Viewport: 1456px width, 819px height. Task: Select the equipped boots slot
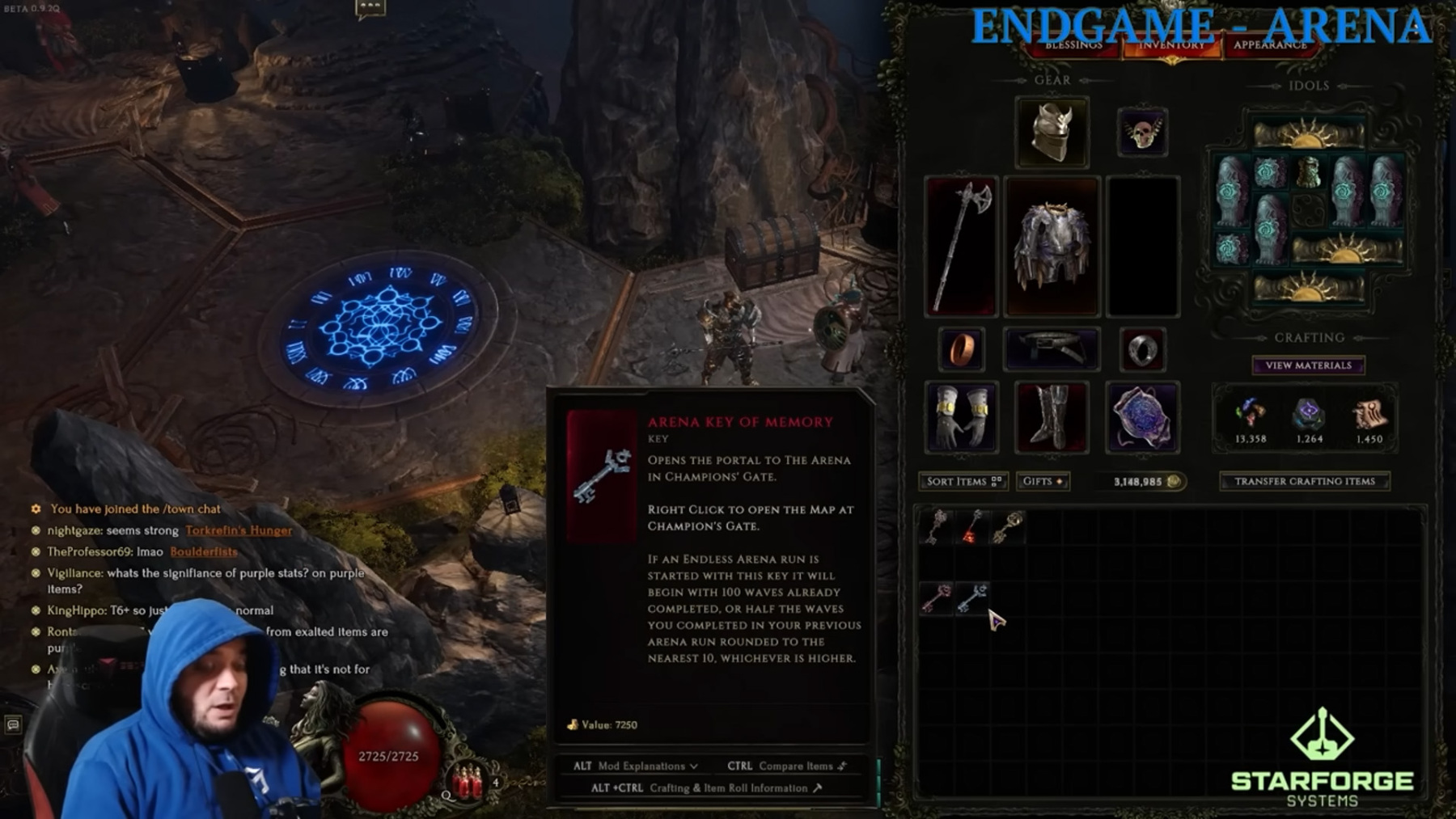pos(1052,417)
